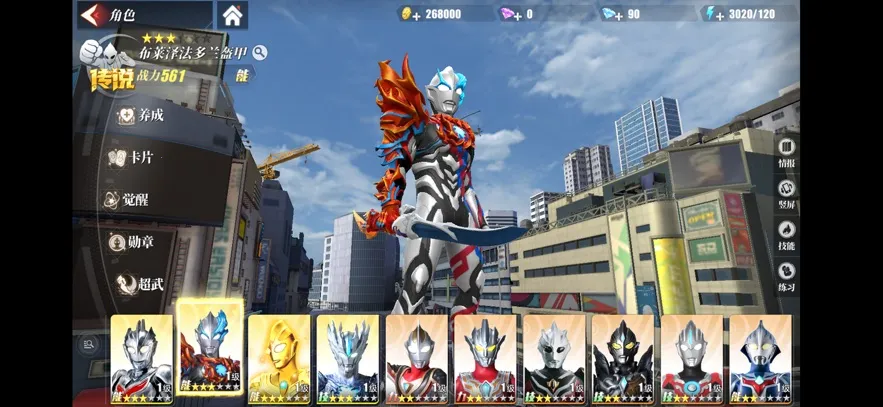This screenshot has width=883, height=407.
Task: Enter 练习 practice mode
Action: [786, 276]
